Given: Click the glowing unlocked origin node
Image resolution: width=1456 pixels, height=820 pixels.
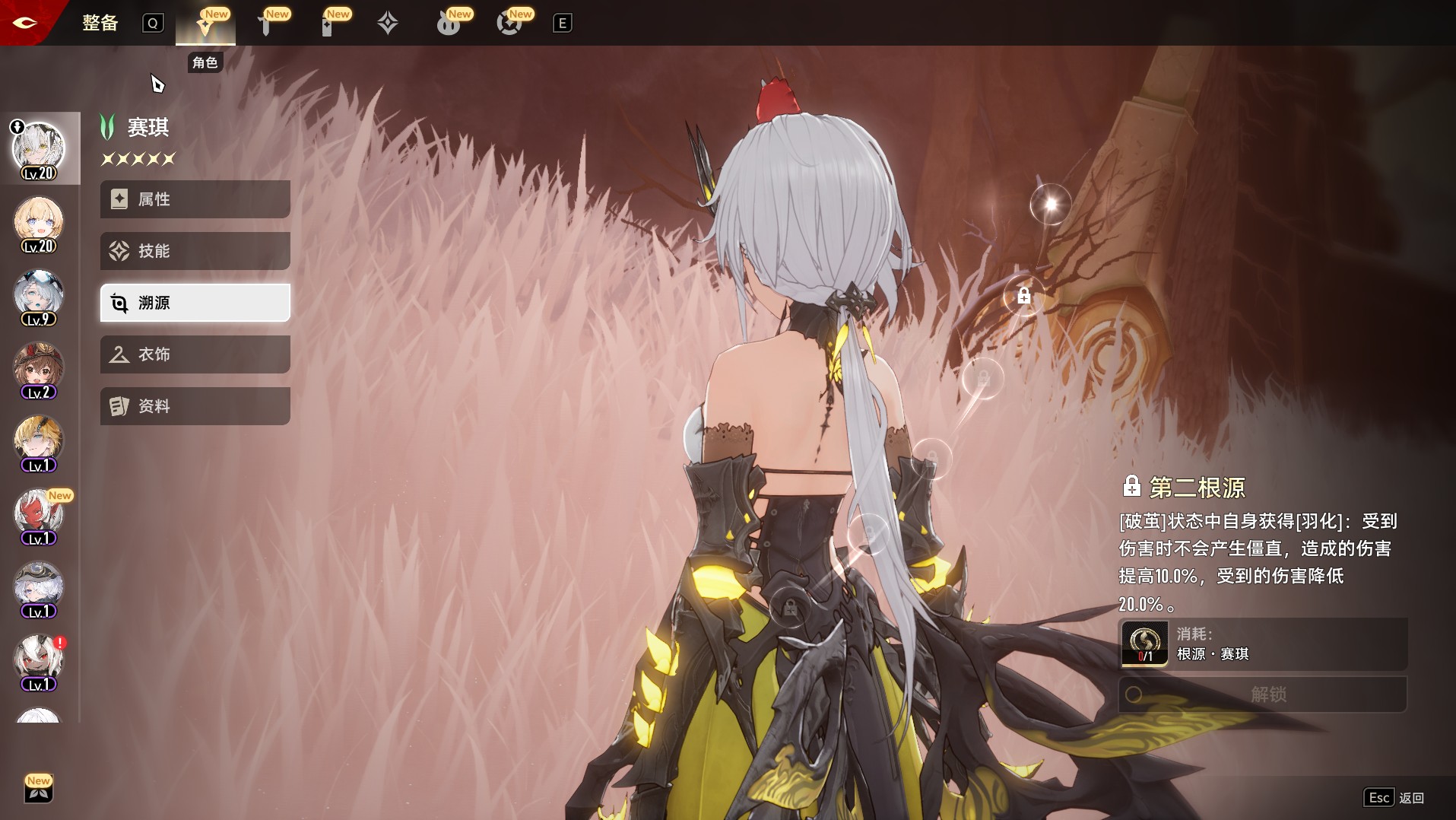Looking at the screenshot, I should [x=1050, y=203].
